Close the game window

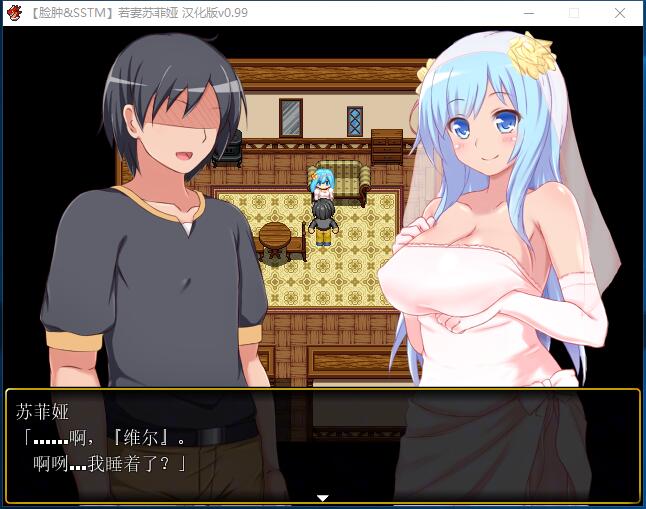[621, 13]
